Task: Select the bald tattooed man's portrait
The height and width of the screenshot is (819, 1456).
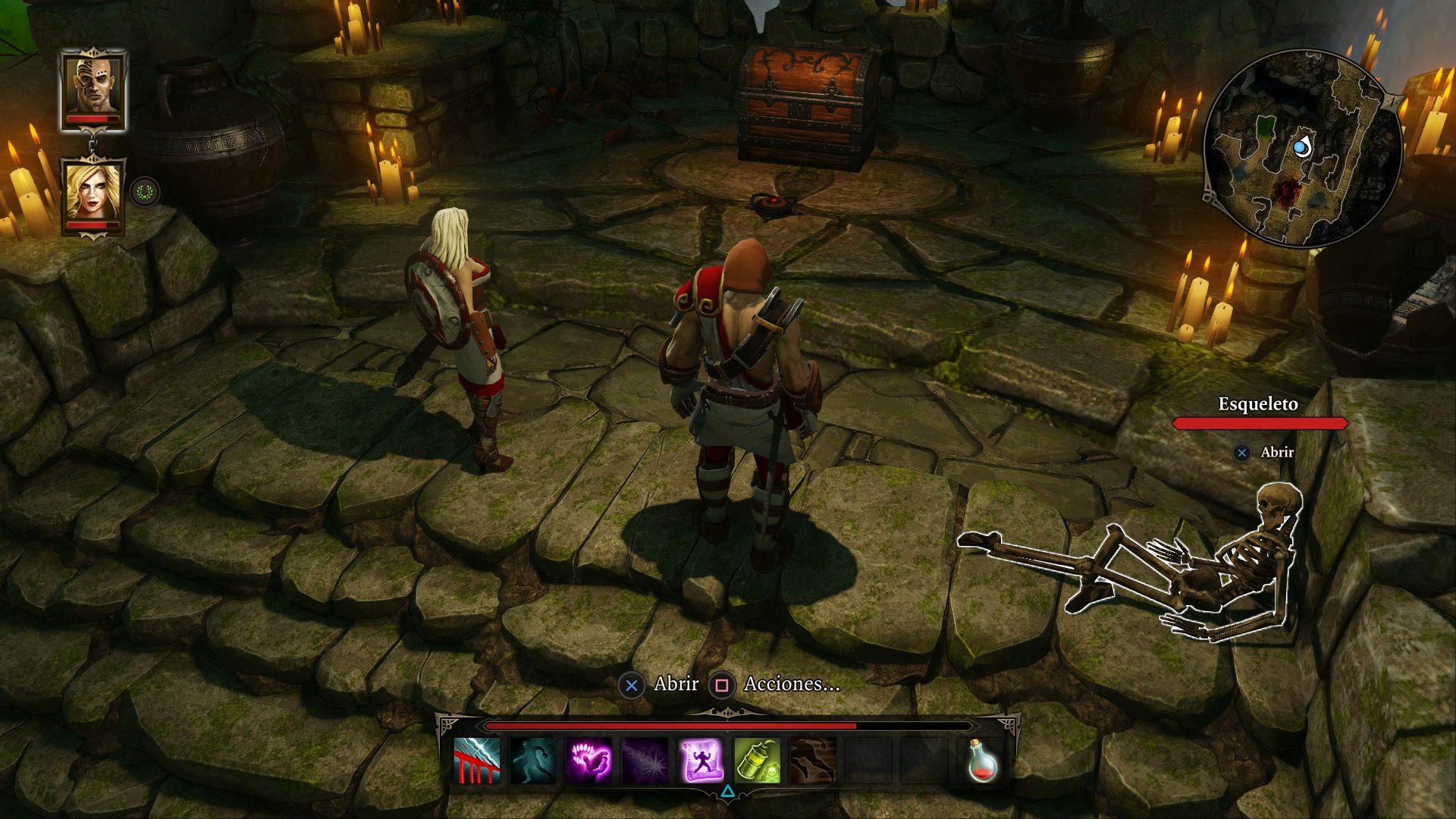Action: [x=94, y=87]
